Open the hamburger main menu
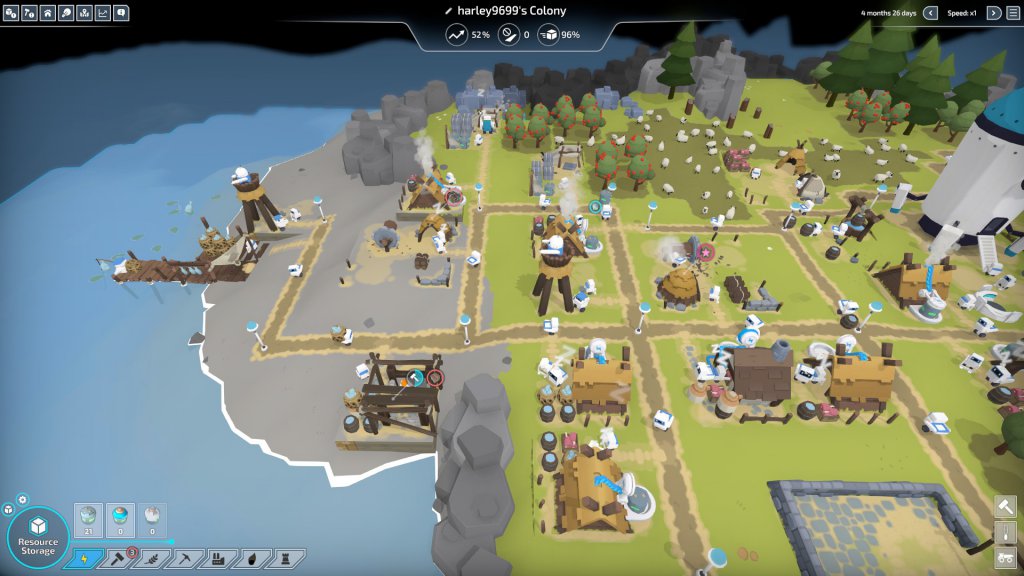This screenshot has width=1024, height=576. pos(1013,13)
